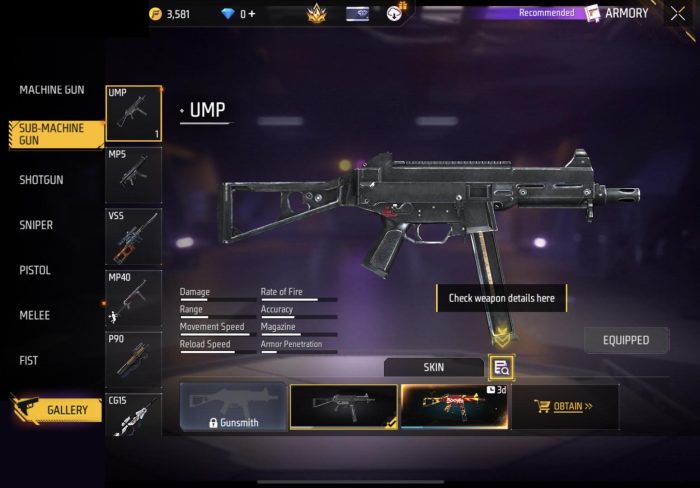The width and height of the screenshot is (700, 488).
Task: Choose the red-gold 3-day UMP skin
Action: 455,407
